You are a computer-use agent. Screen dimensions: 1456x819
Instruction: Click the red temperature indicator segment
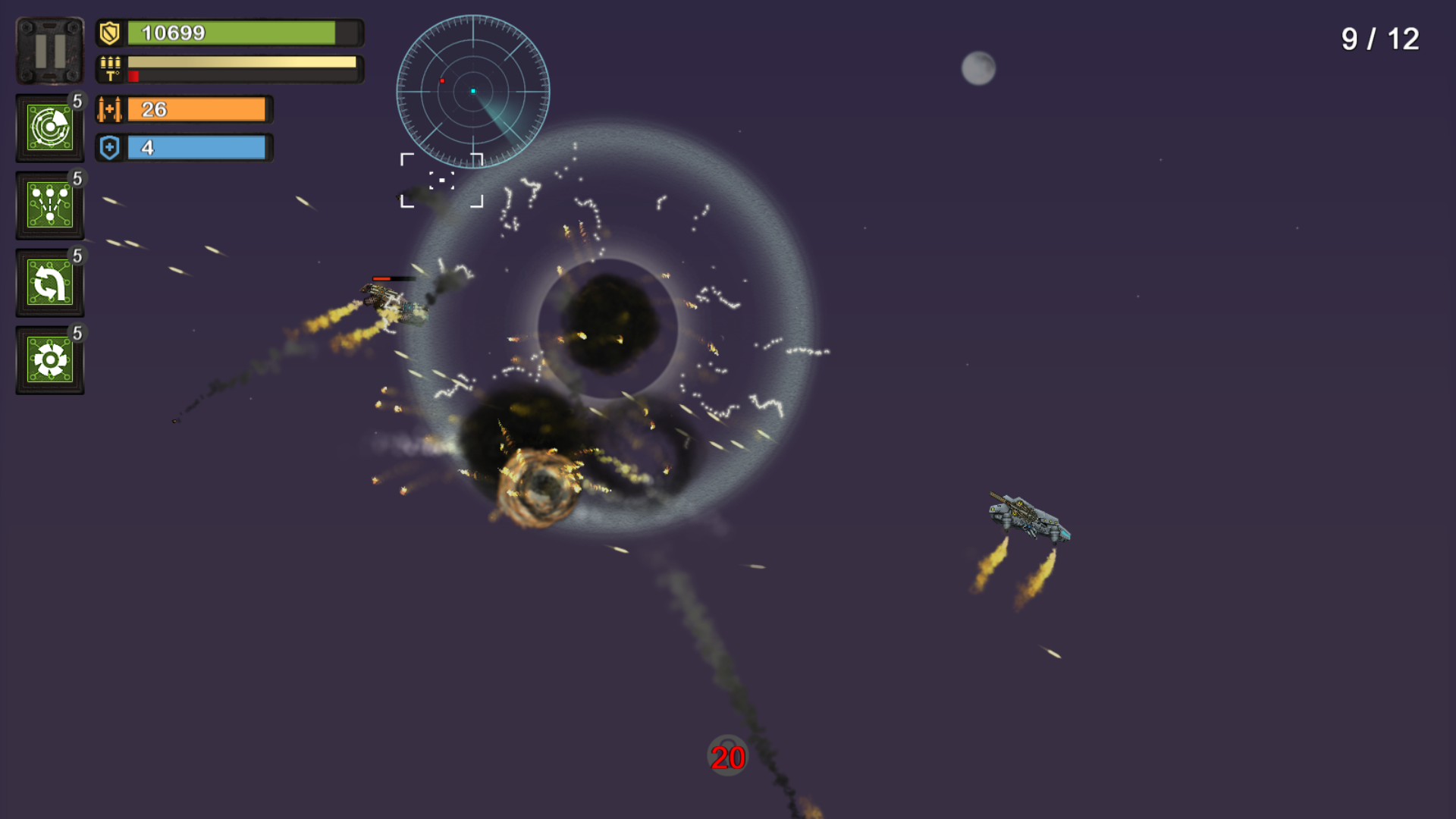coord(135,75)
